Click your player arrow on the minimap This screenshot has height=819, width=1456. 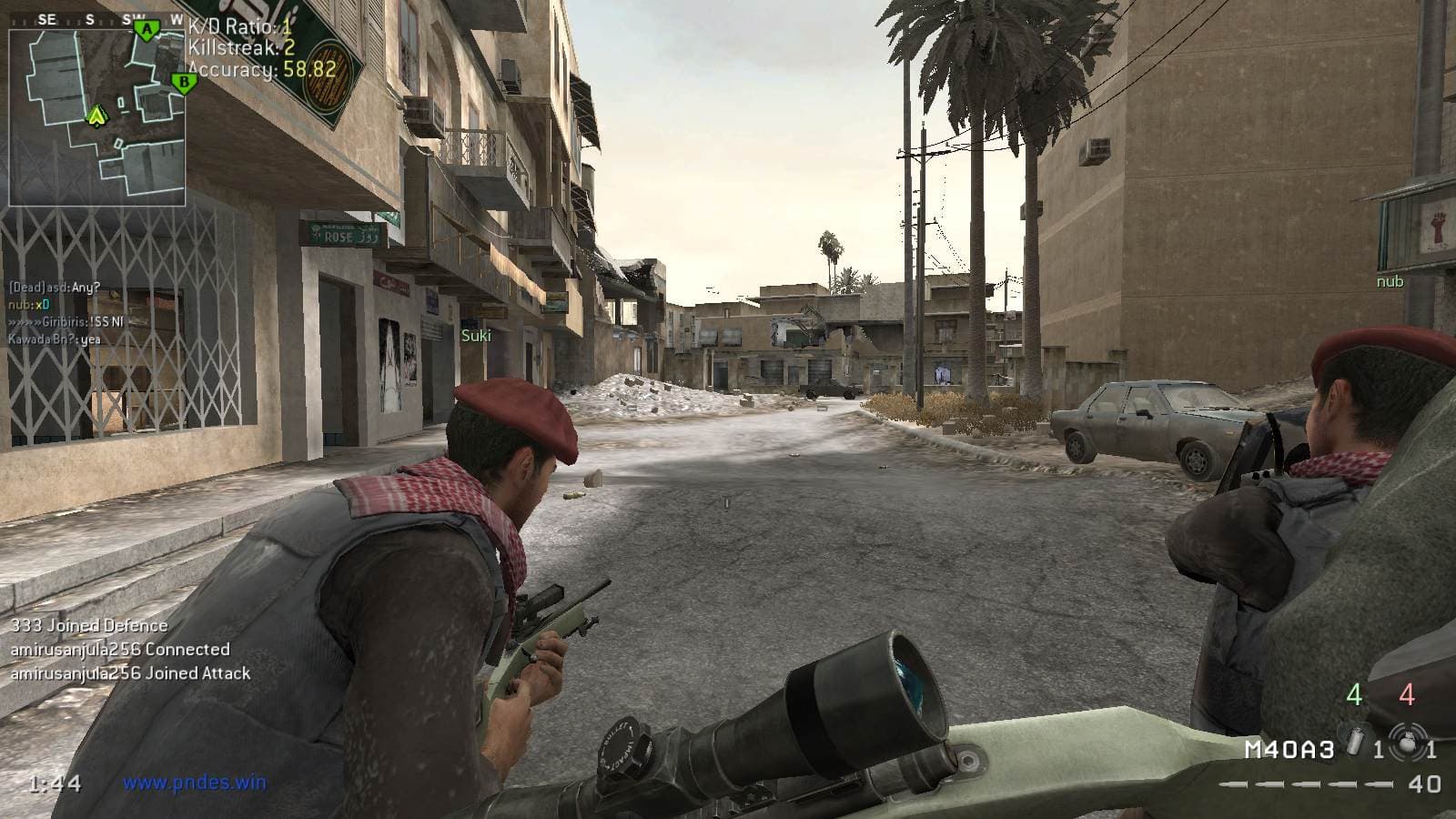point(96,116)
